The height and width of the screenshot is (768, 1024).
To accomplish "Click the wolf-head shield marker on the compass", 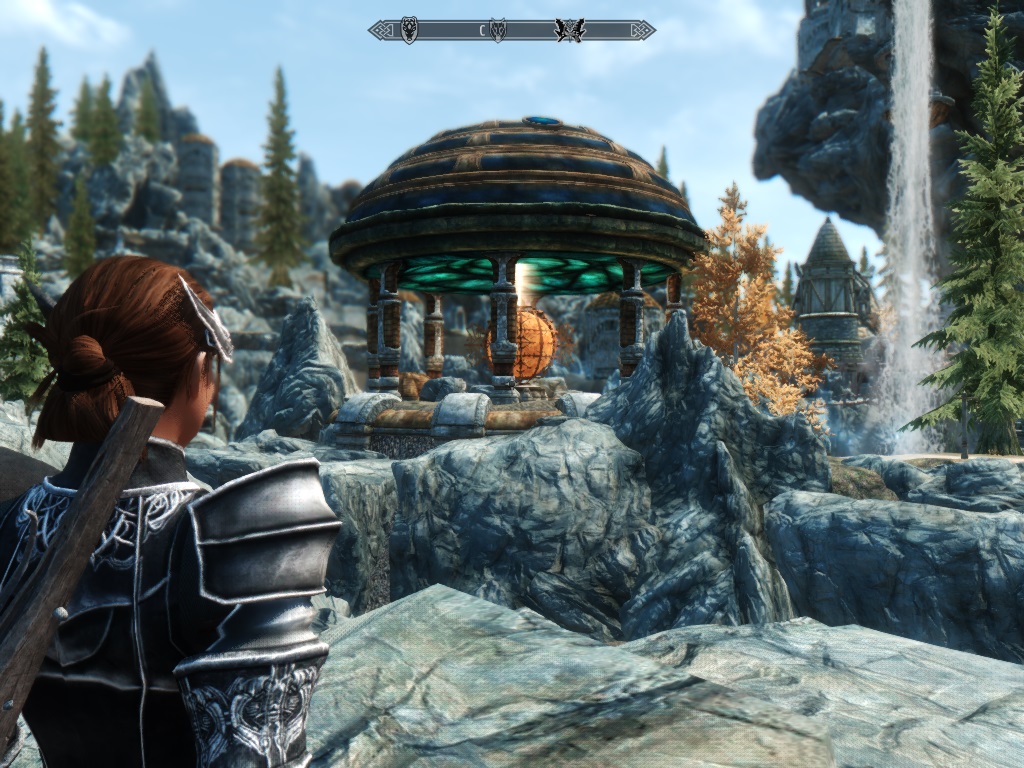I will pos(497,30).
